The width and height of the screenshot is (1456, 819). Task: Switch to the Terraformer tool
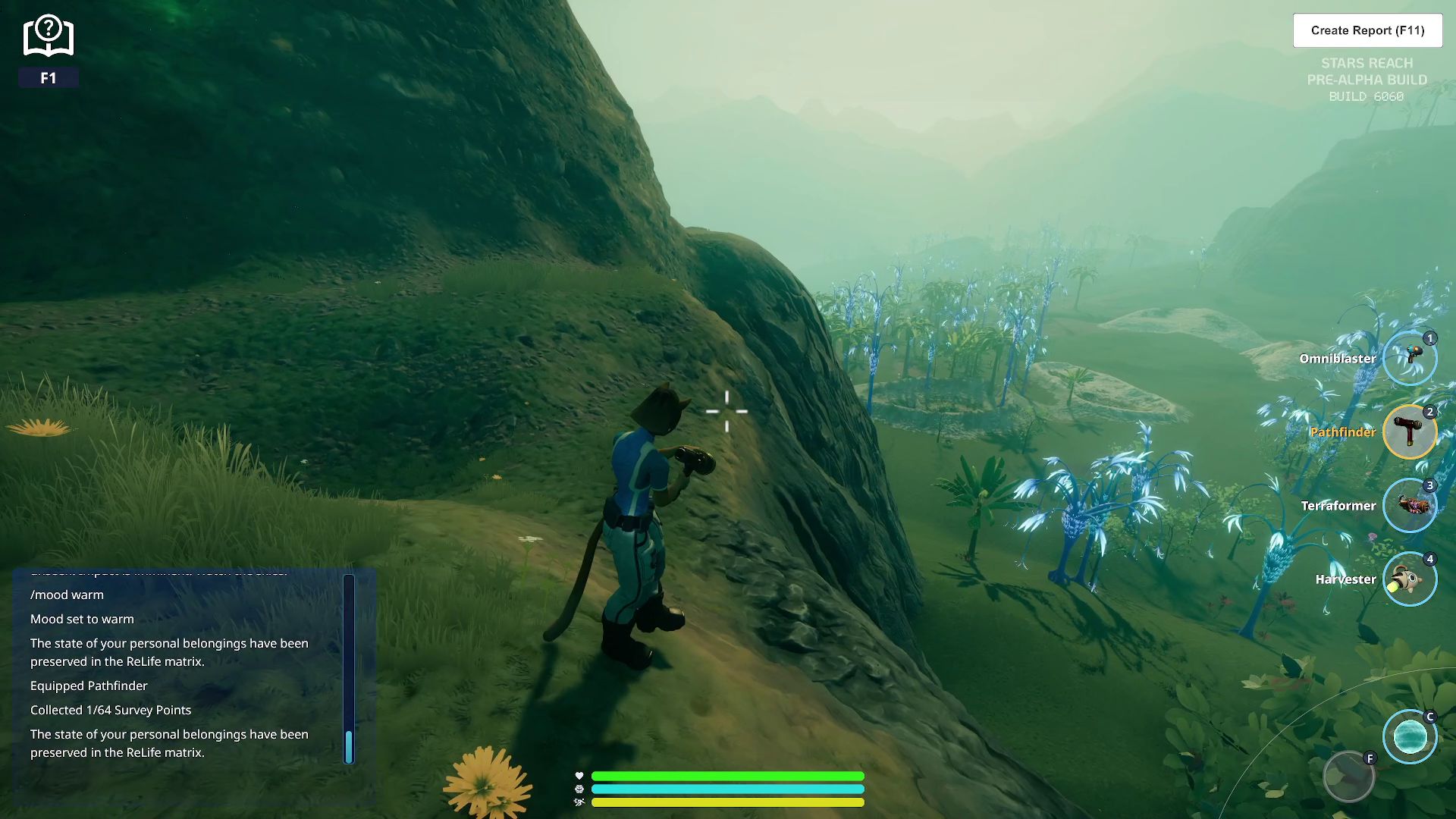1409,506
